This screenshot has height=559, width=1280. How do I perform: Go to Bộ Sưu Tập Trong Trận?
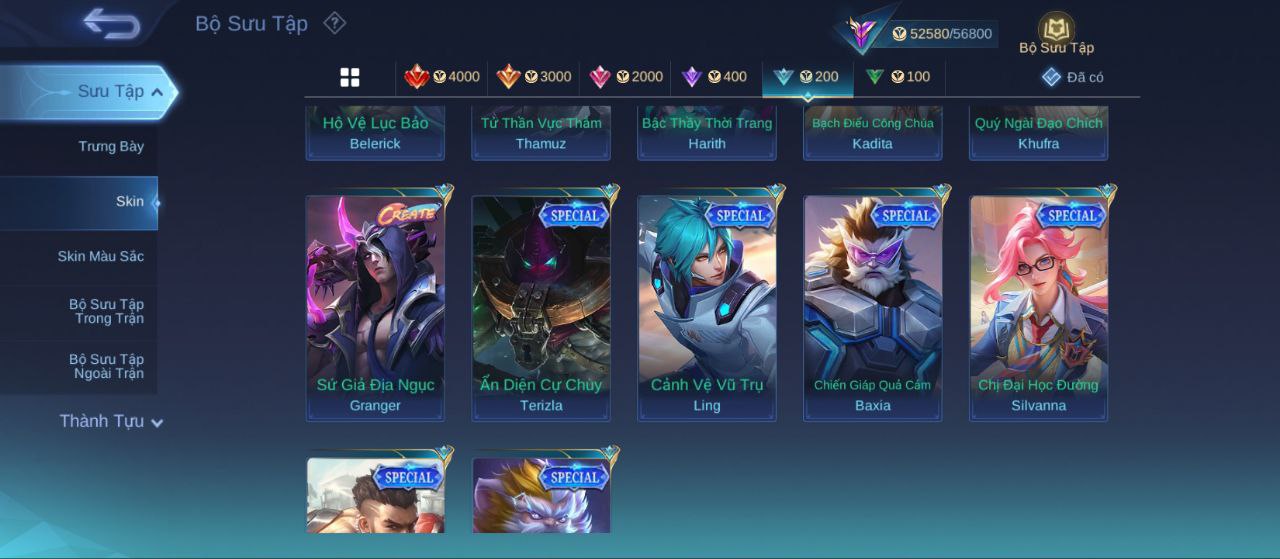(106, 312)
